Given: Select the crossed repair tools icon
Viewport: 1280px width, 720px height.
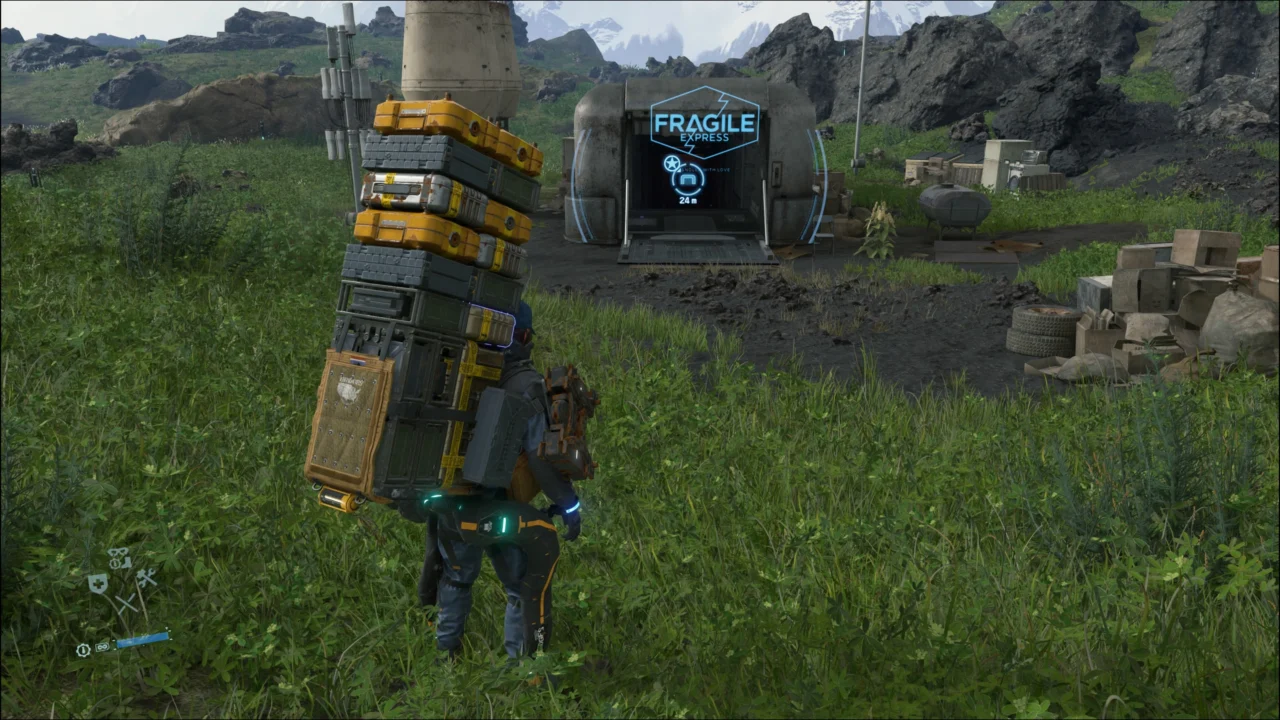Looking at the screenshot, I should tap(147, 578).
